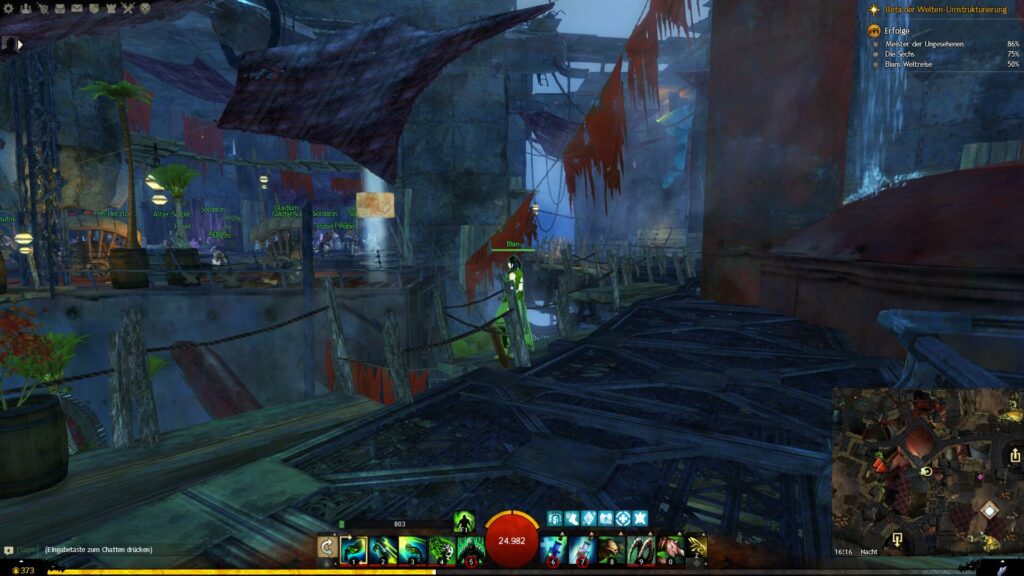Click the waypoint diamond on the minimap
Viewport: 1024px width, 576px height.
click(x=988, y=511)
